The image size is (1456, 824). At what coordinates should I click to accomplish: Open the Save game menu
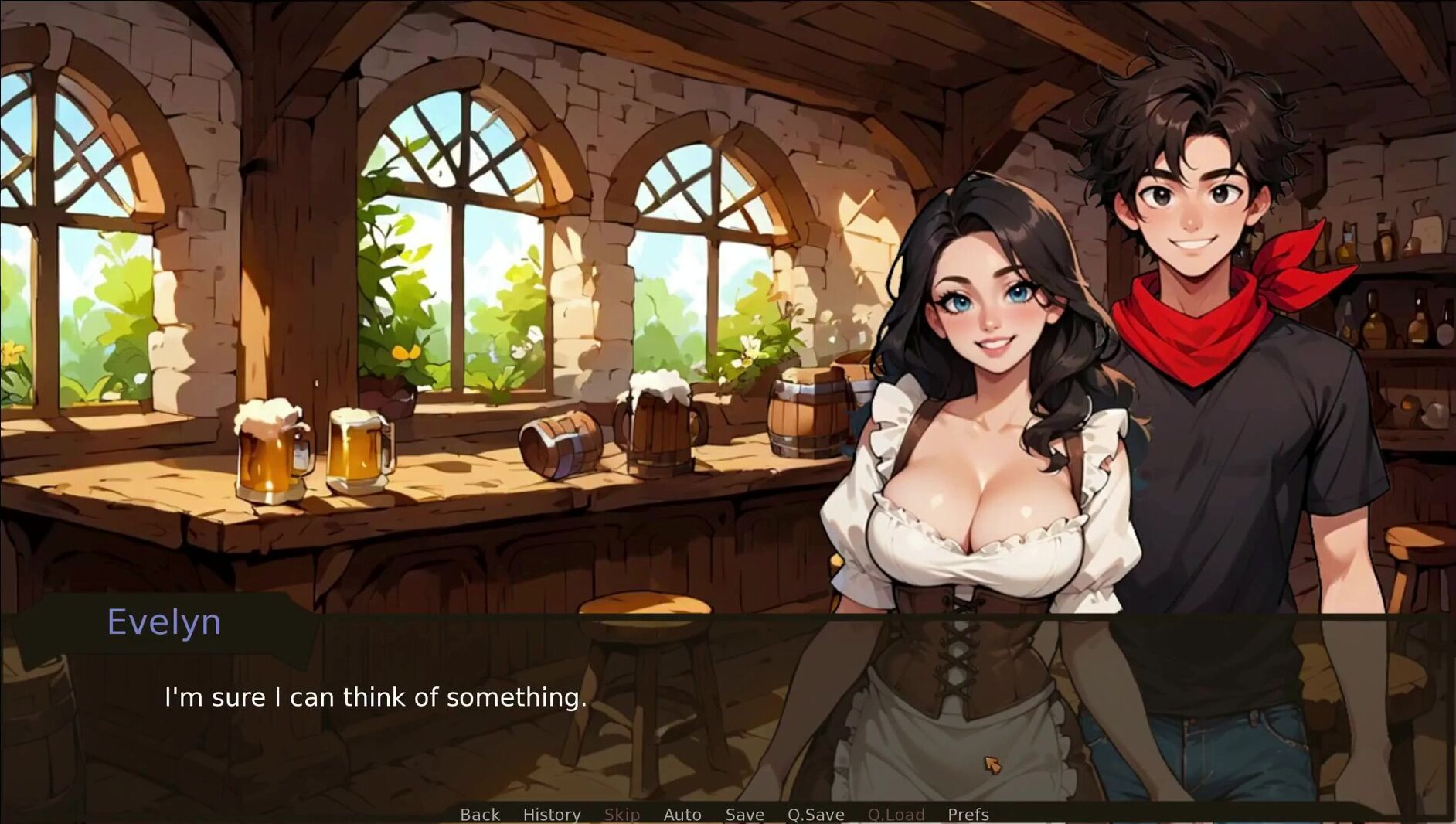(744, 814)
